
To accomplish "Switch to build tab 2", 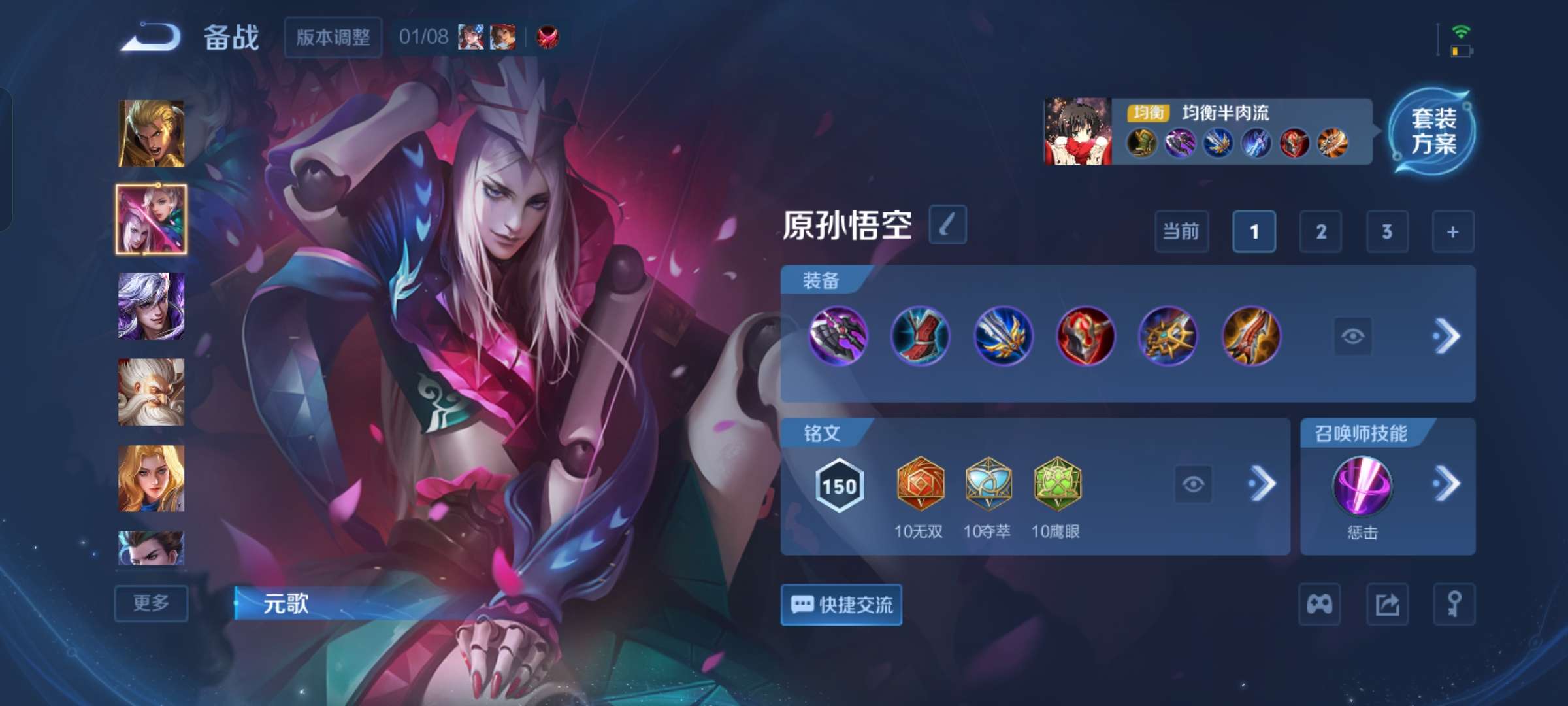I will (x=1321, y=232).
